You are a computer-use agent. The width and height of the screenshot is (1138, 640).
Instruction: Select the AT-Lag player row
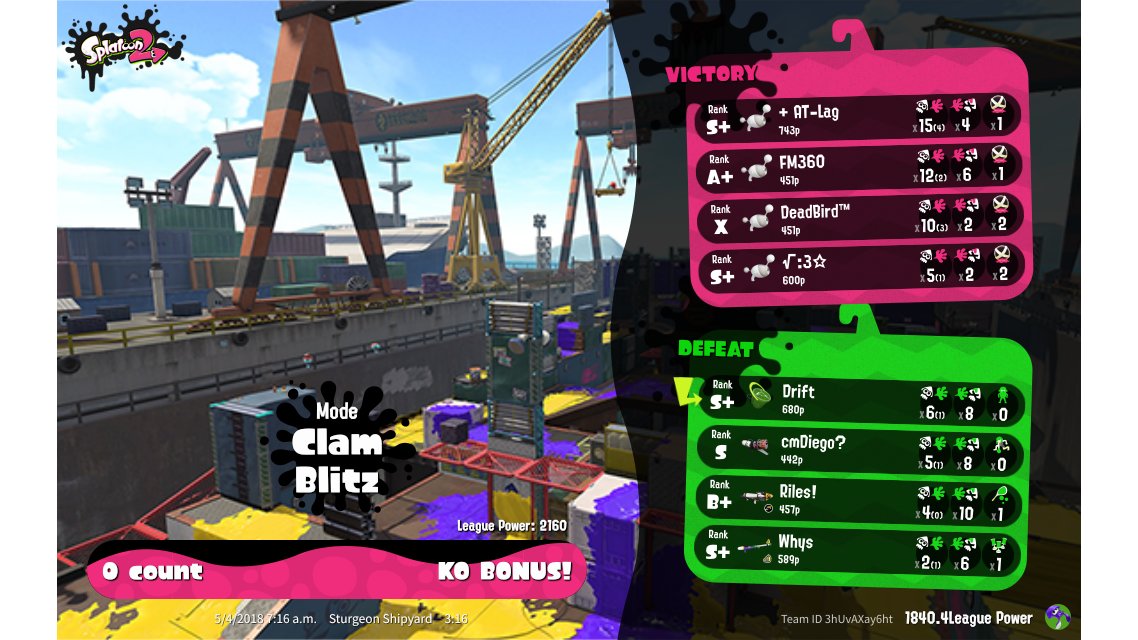coord(858,117)
